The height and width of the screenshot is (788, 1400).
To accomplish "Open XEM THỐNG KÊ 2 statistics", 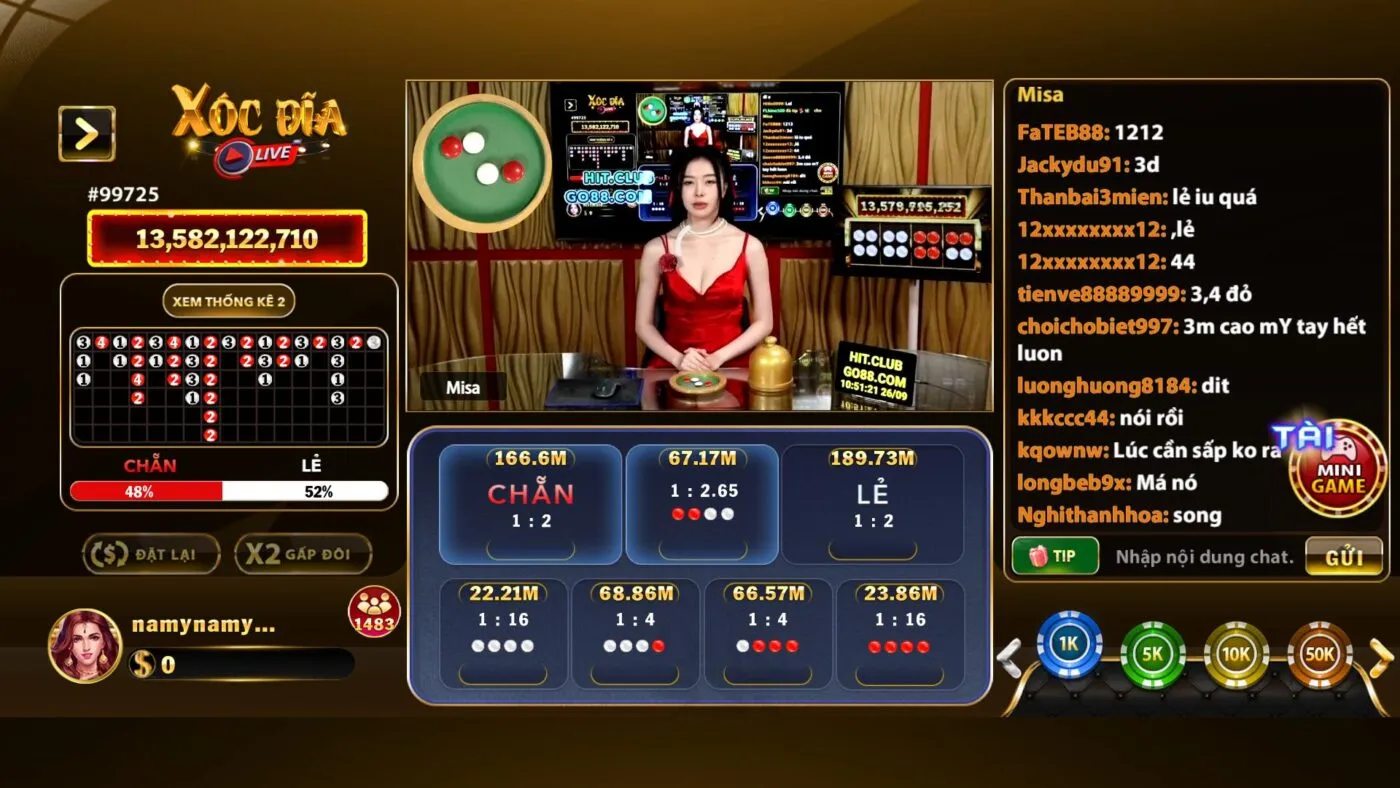I will pos(229,301).
